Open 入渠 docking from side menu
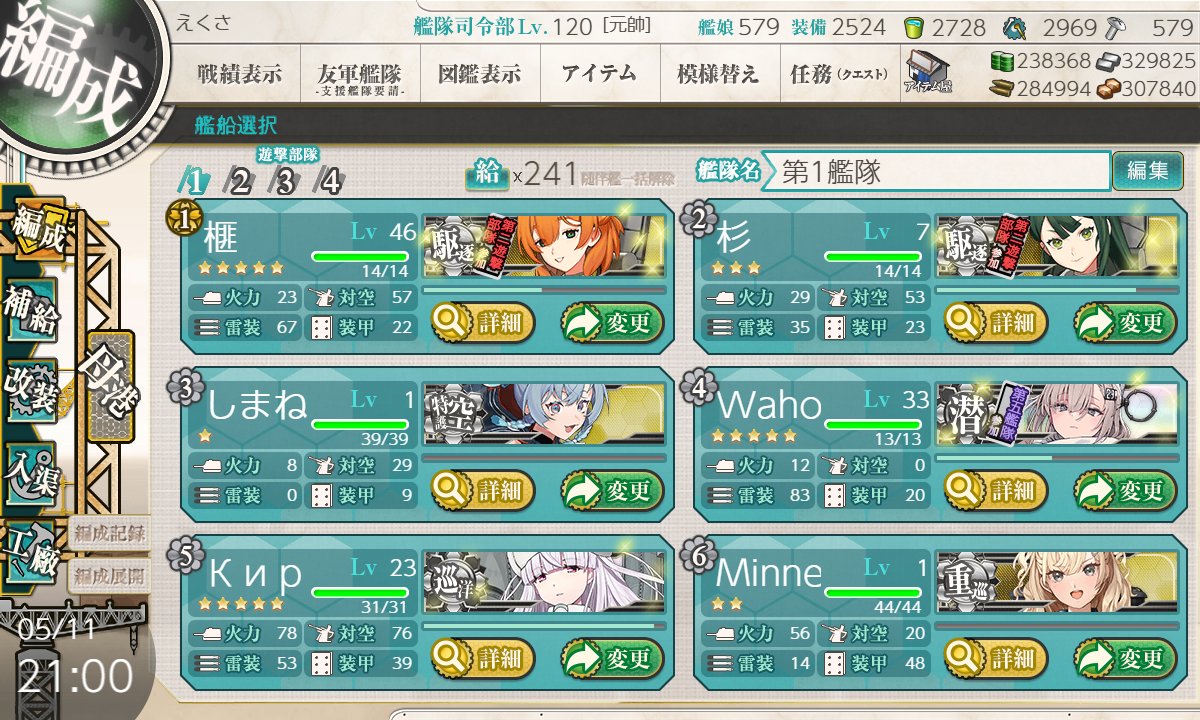This screenshot has width=1200, height=720. [x=32, y=467]
